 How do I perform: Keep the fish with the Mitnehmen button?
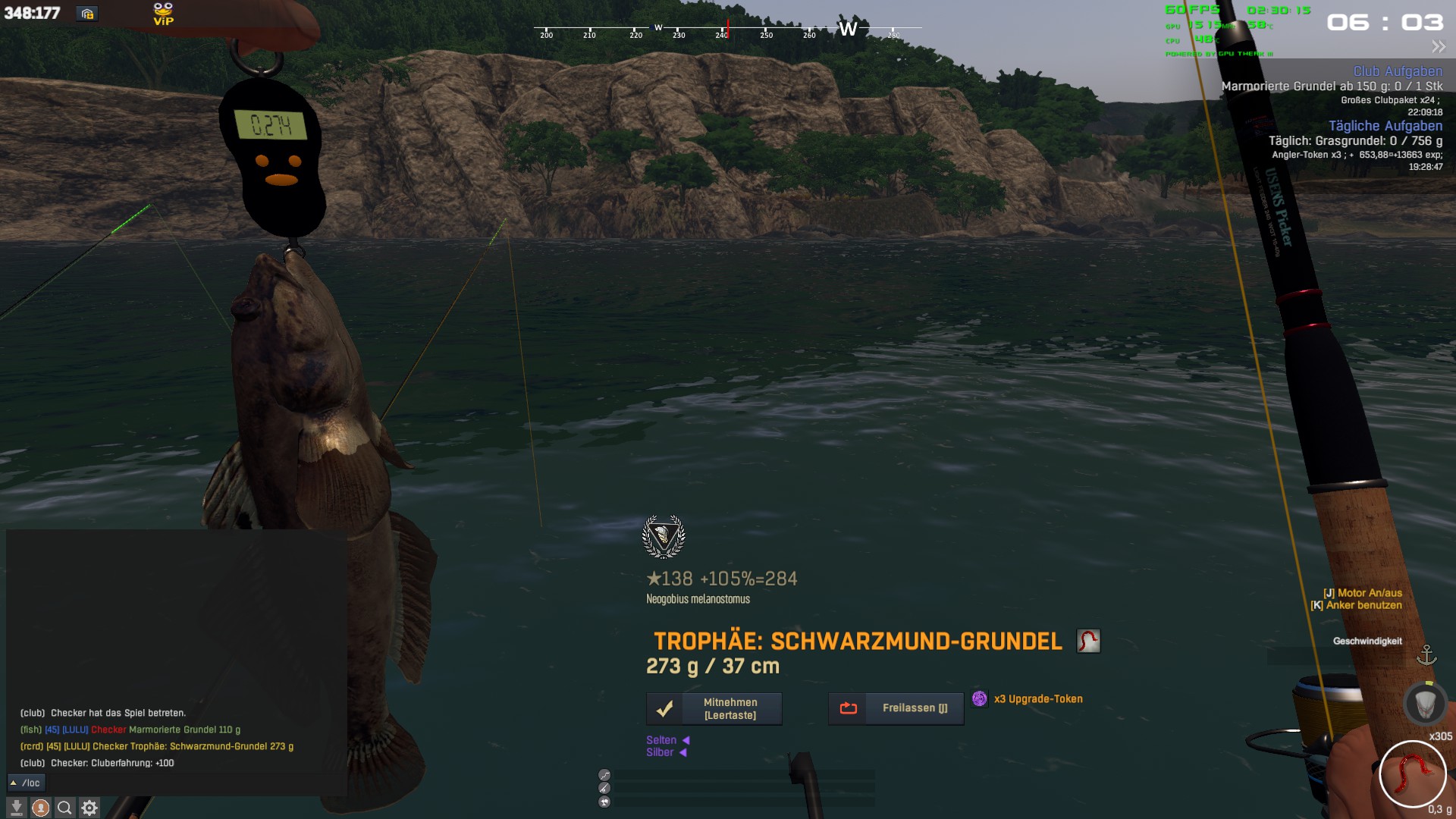pos(714,708)
